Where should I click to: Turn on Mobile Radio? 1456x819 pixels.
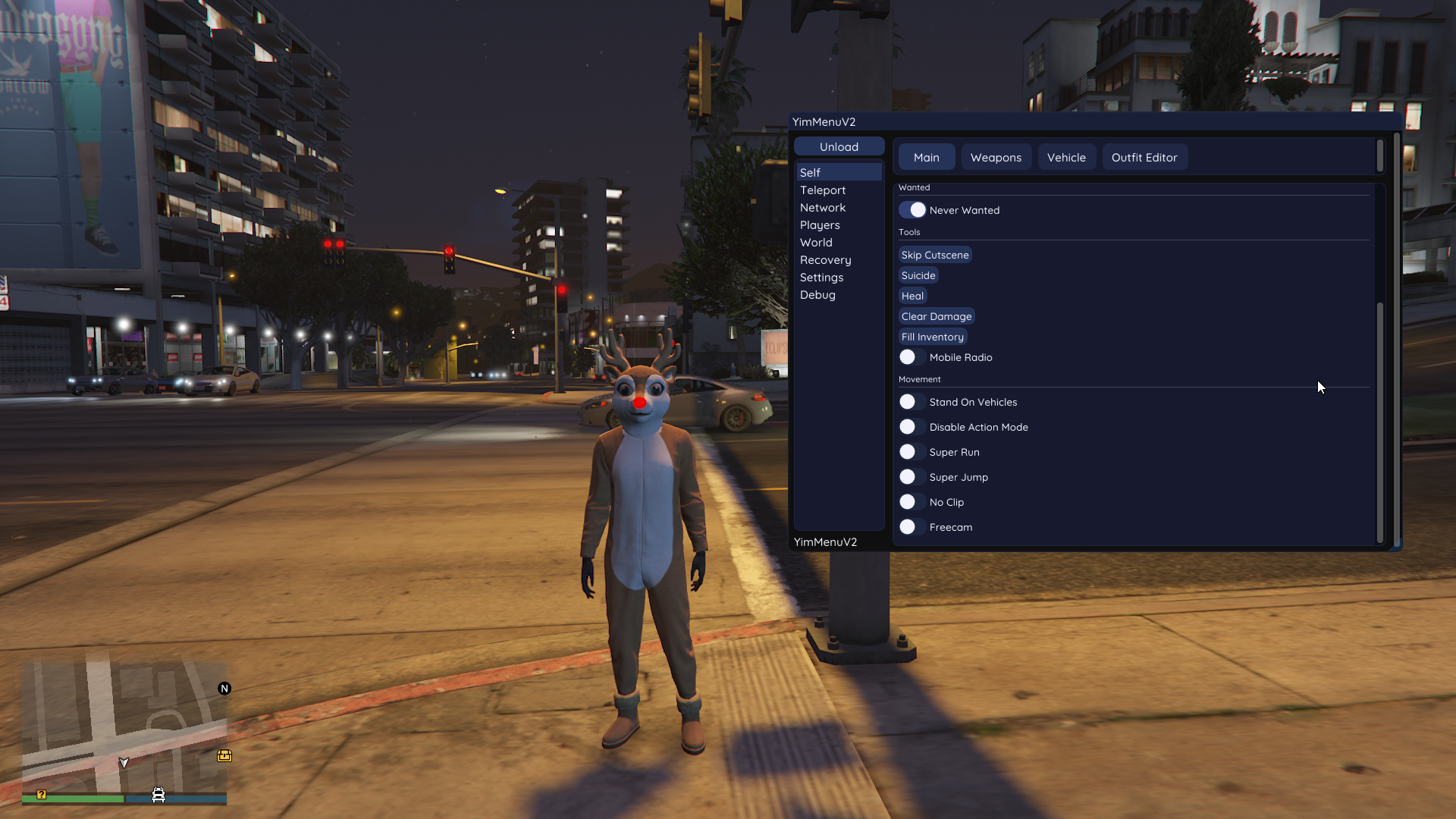908,356
